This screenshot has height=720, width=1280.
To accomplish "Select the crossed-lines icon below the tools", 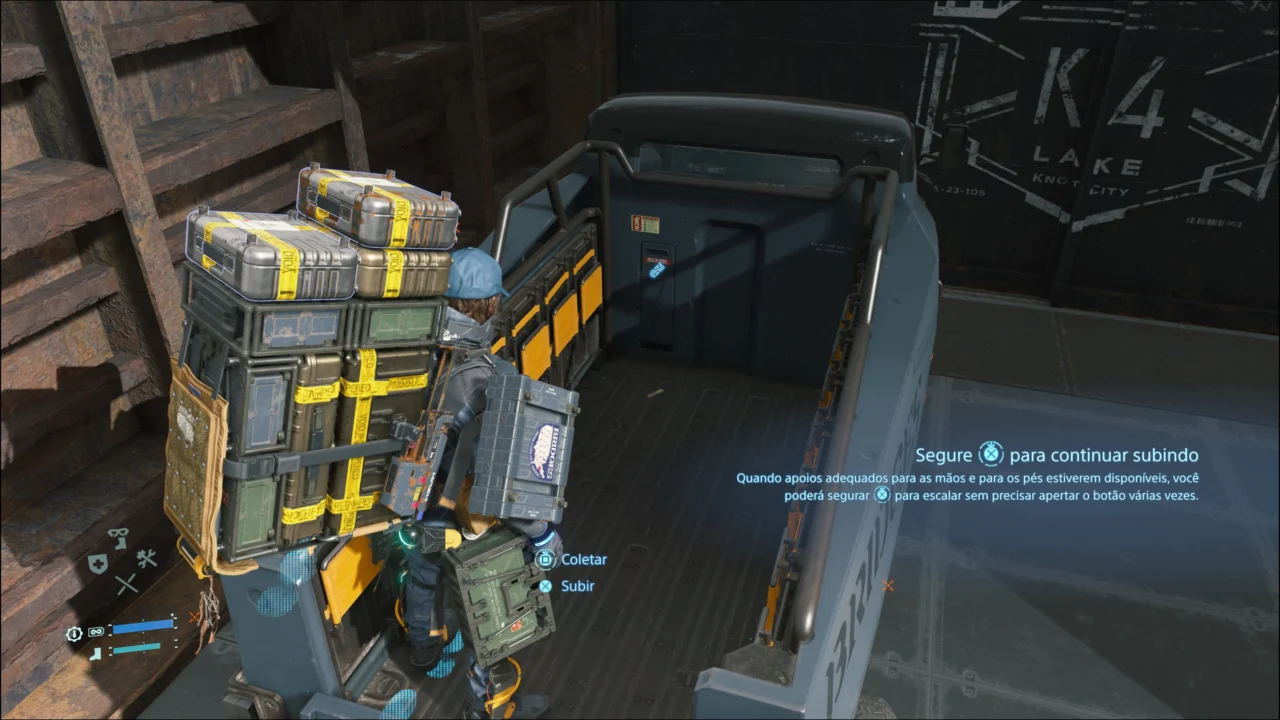I will tap(126, 584).
